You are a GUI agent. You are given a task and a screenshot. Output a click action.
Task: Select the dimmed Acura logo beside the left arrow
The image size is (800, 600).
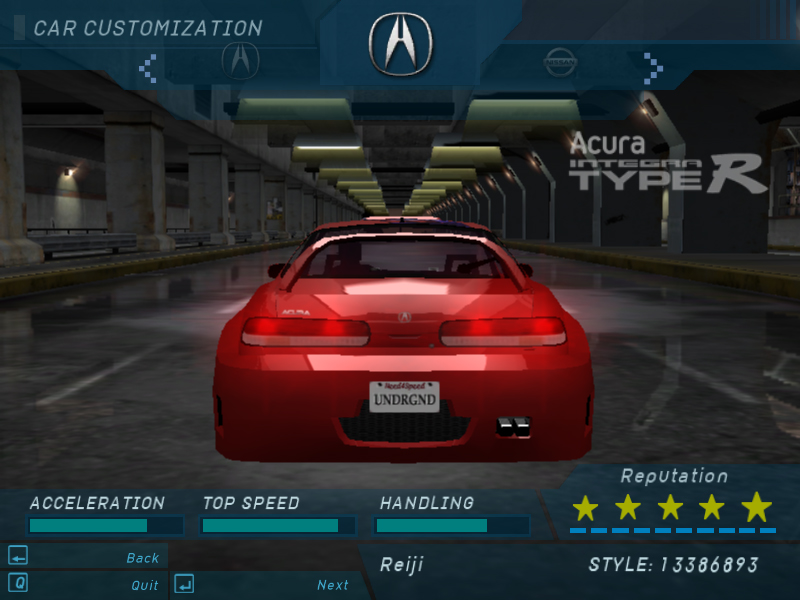click(x=240, y=62)
